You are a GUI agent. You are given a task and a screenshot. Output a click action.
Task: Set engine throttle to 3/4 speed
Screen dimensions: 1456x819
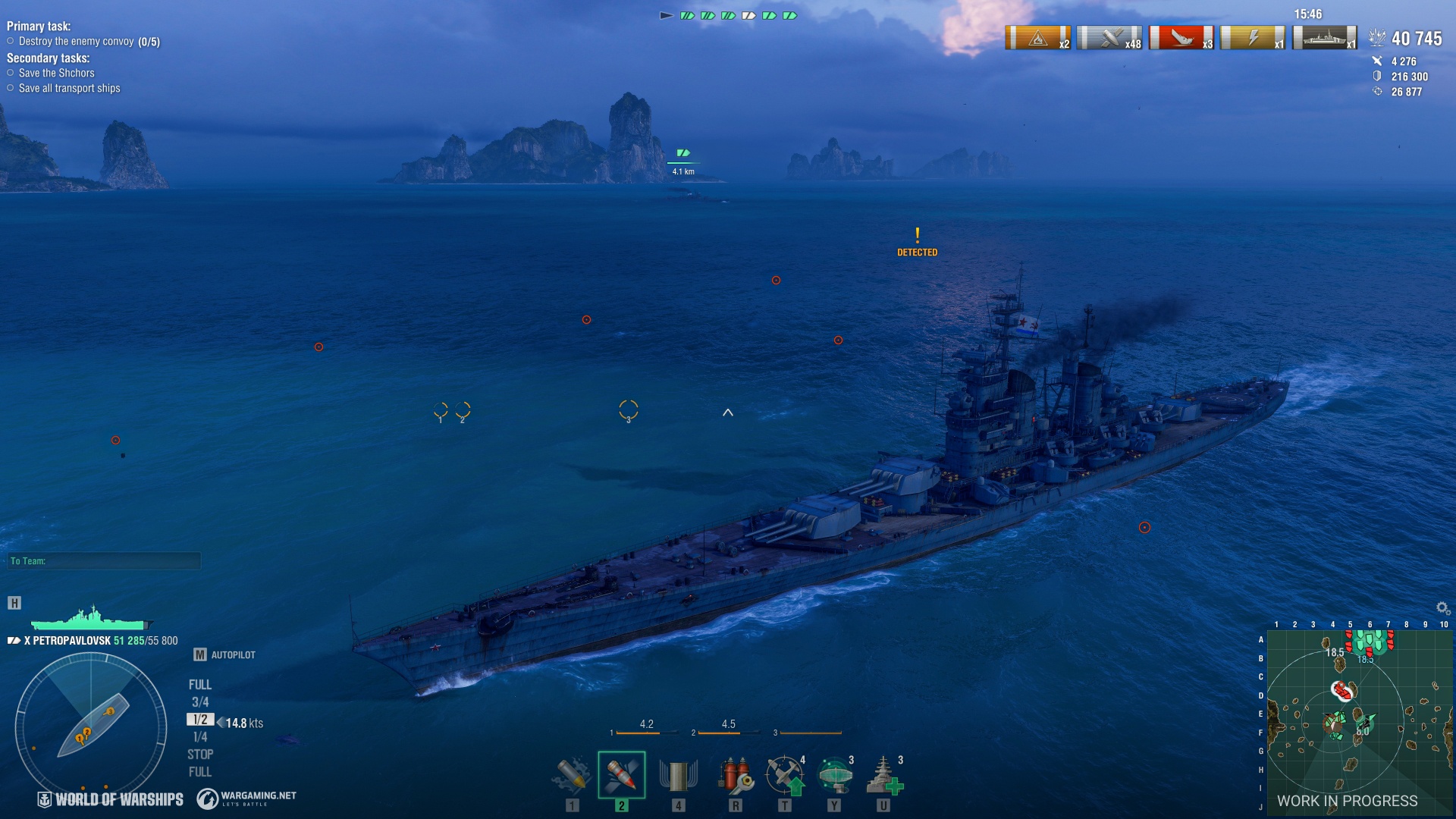[x=200, y=702]
